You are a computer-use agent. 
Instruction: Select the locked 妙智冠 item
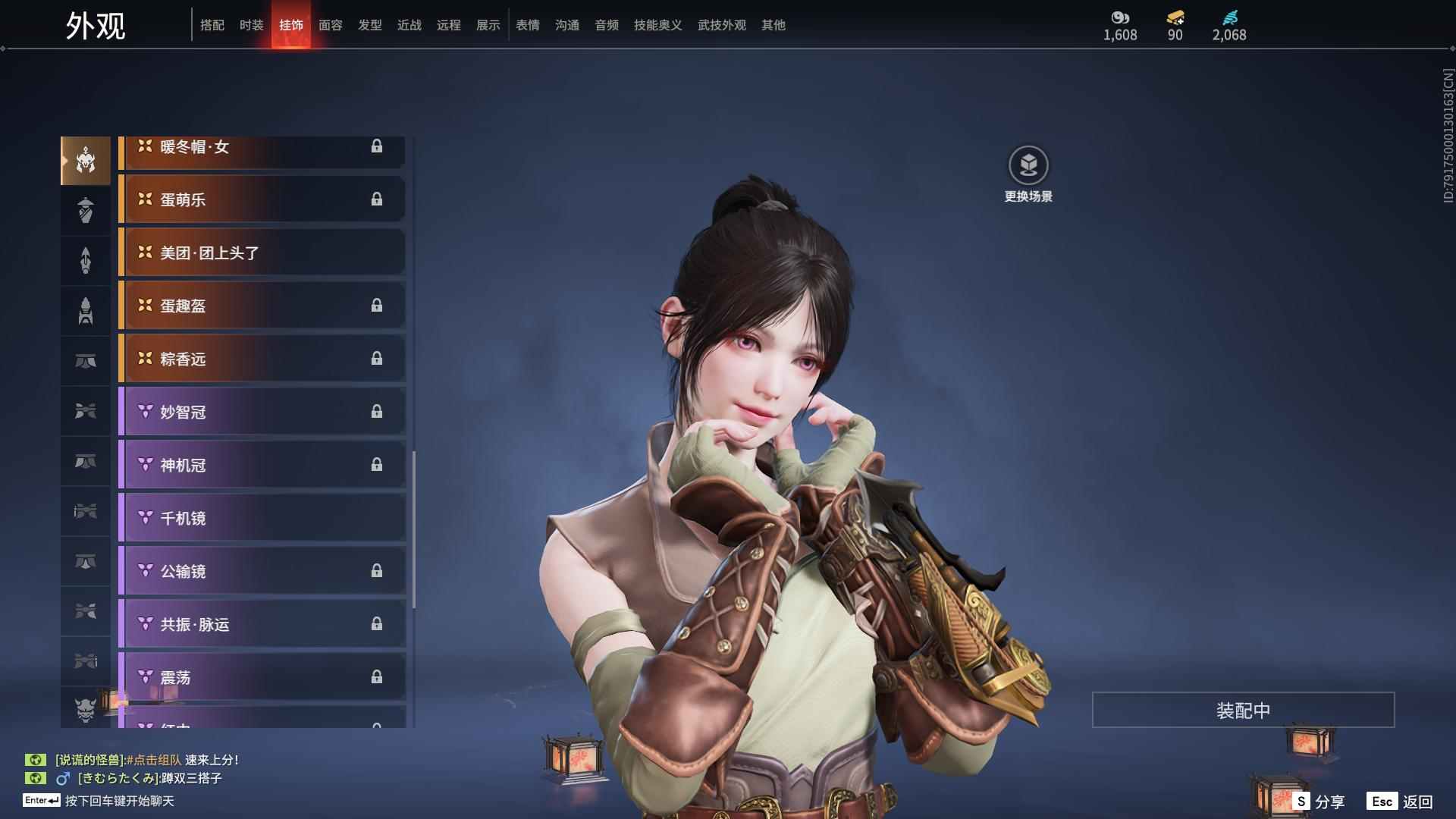coord(262,412)
